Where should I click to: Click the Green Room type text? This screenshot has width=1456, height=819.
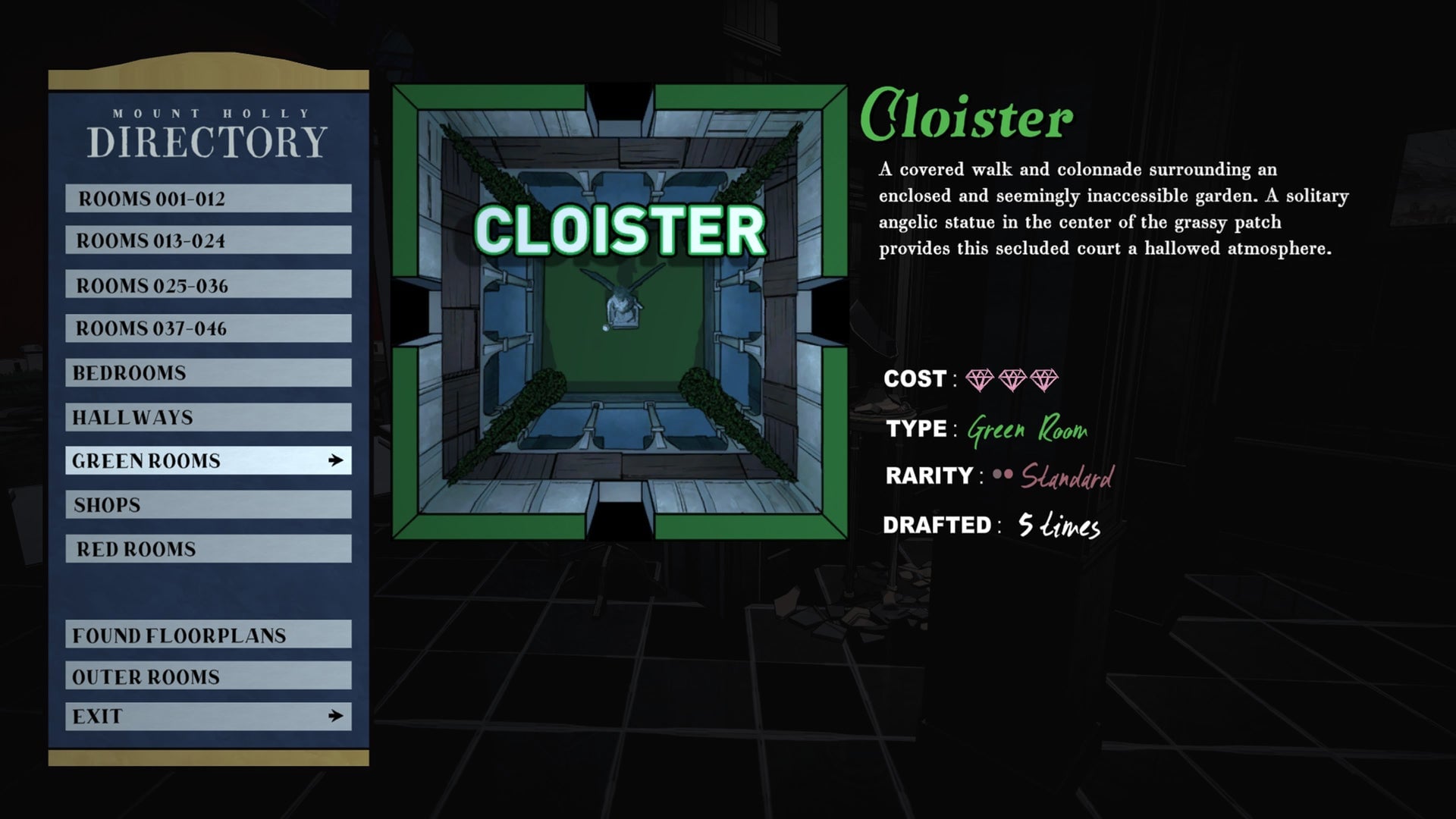pyautogui.click(x=1028, y=429)
